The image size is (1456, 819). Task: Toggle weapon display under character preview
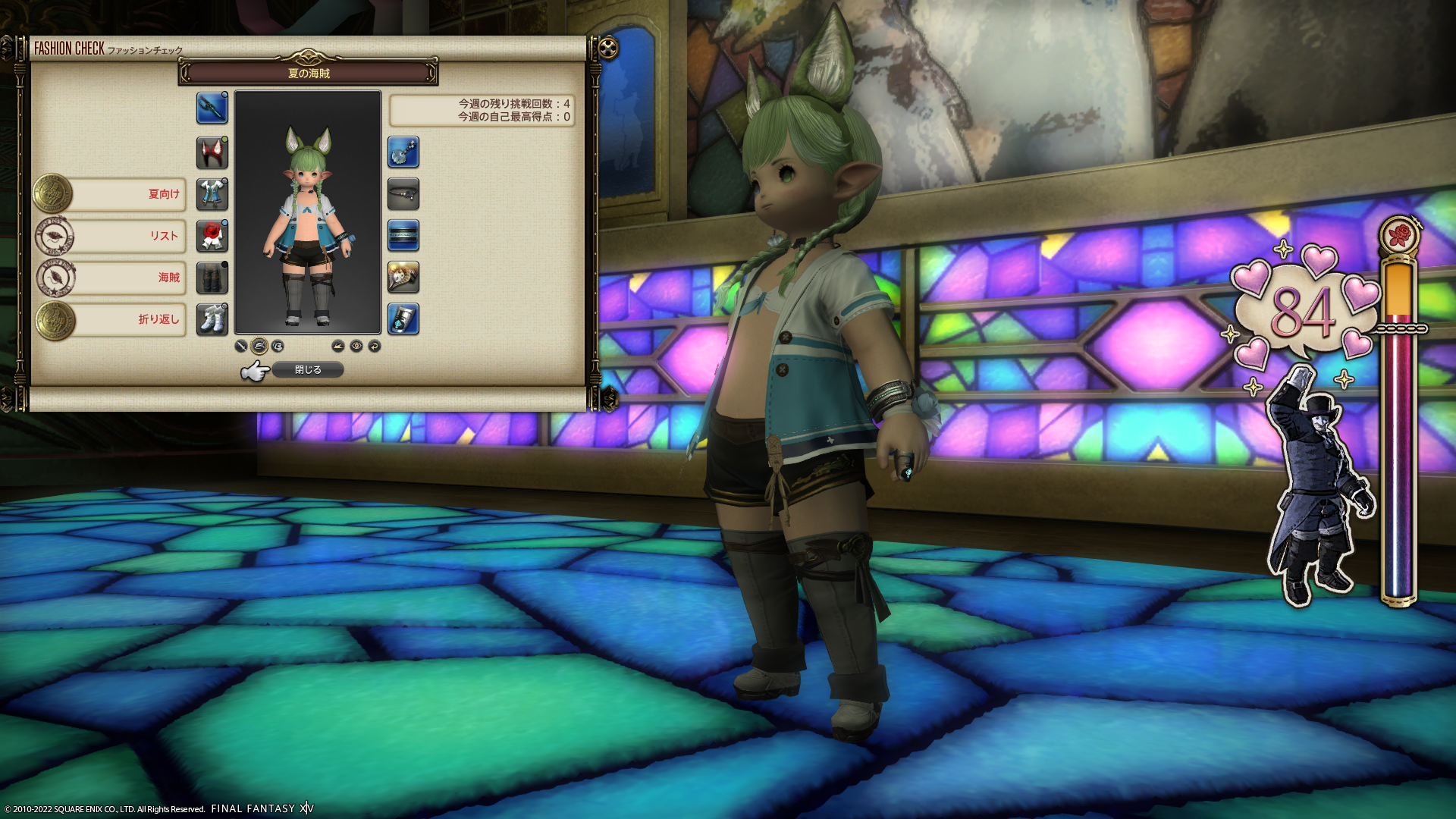pos(241,346)
